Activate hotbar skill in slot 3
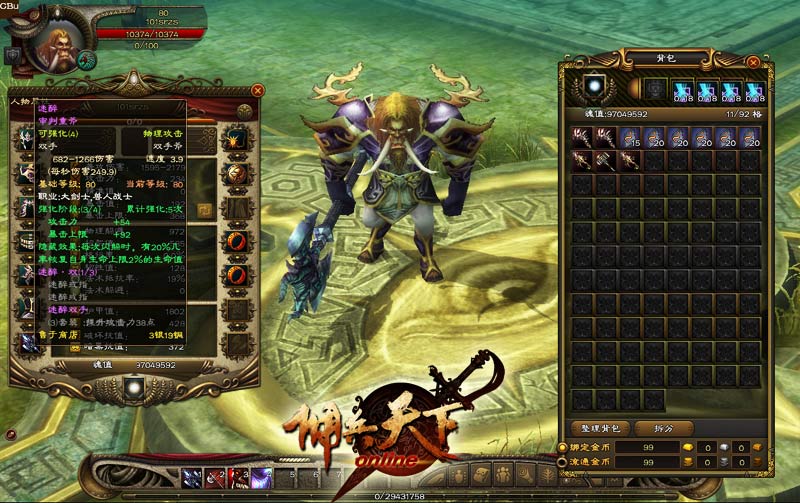Screen dimensions: 800x503 tap(238, 477)
